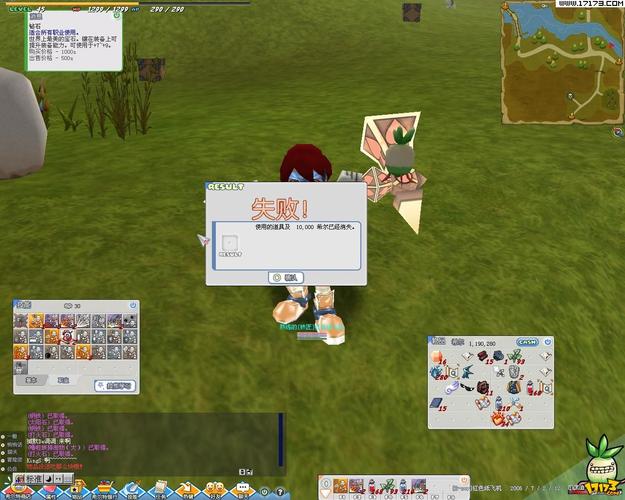Click the button at the skill window's bottom right
Viewport: 625px width, 500px height.
coord(114,385)
